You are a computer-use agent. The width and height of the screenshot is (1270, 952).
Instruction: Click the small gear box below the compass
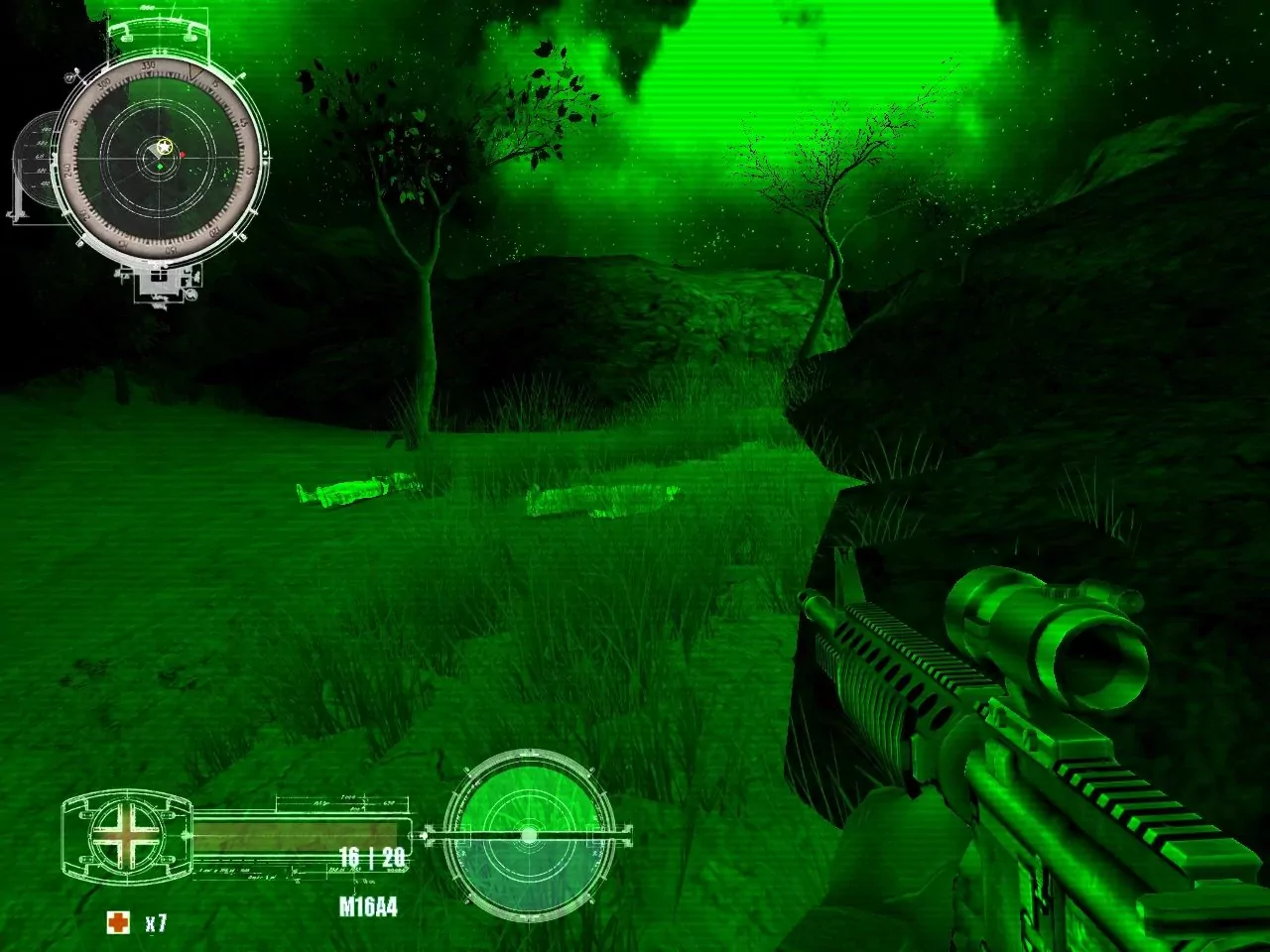(x=162, y=281)
